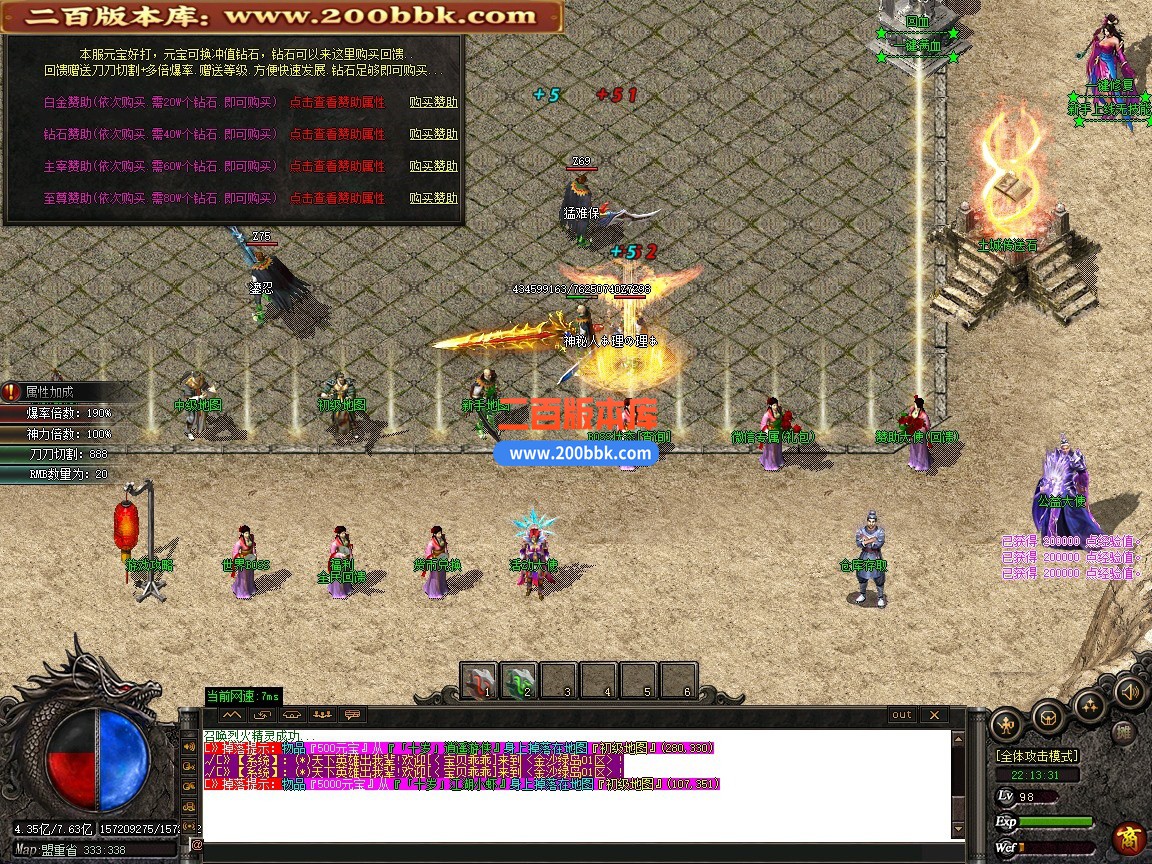Click the 属性加成 attribute bonus header
1152x864 pixels.
(x=50, y=392)
